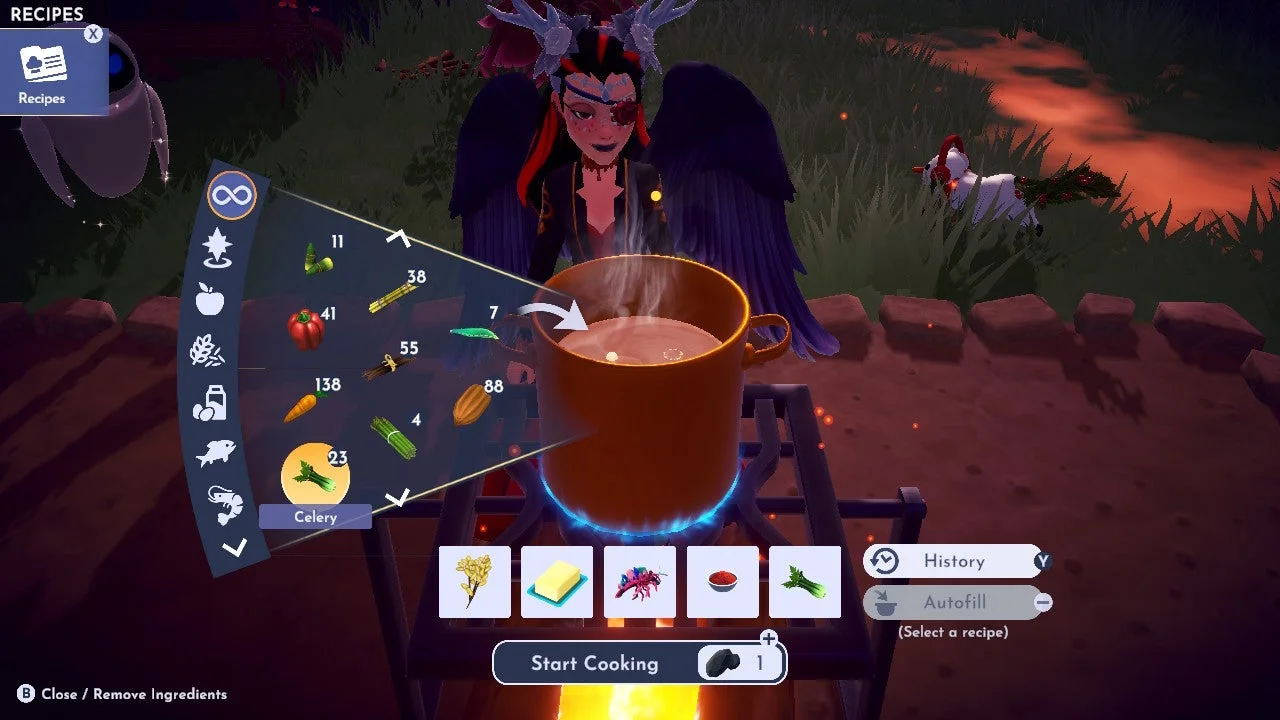Add the asparagus bundle to the pot
1280x720 pixels.
tap(394, 438)
